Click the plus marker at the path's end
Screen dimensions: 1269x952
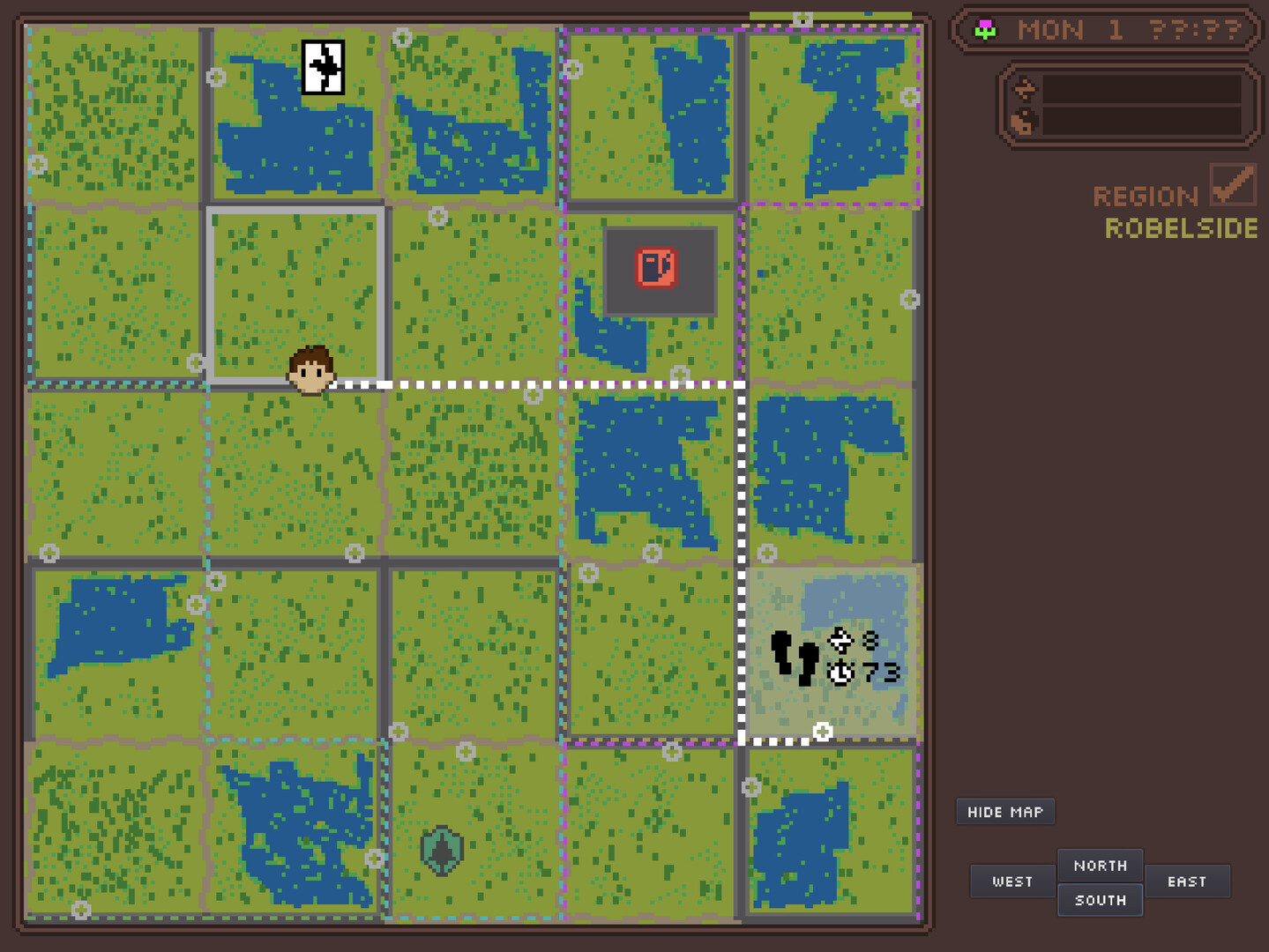point(824,730)
